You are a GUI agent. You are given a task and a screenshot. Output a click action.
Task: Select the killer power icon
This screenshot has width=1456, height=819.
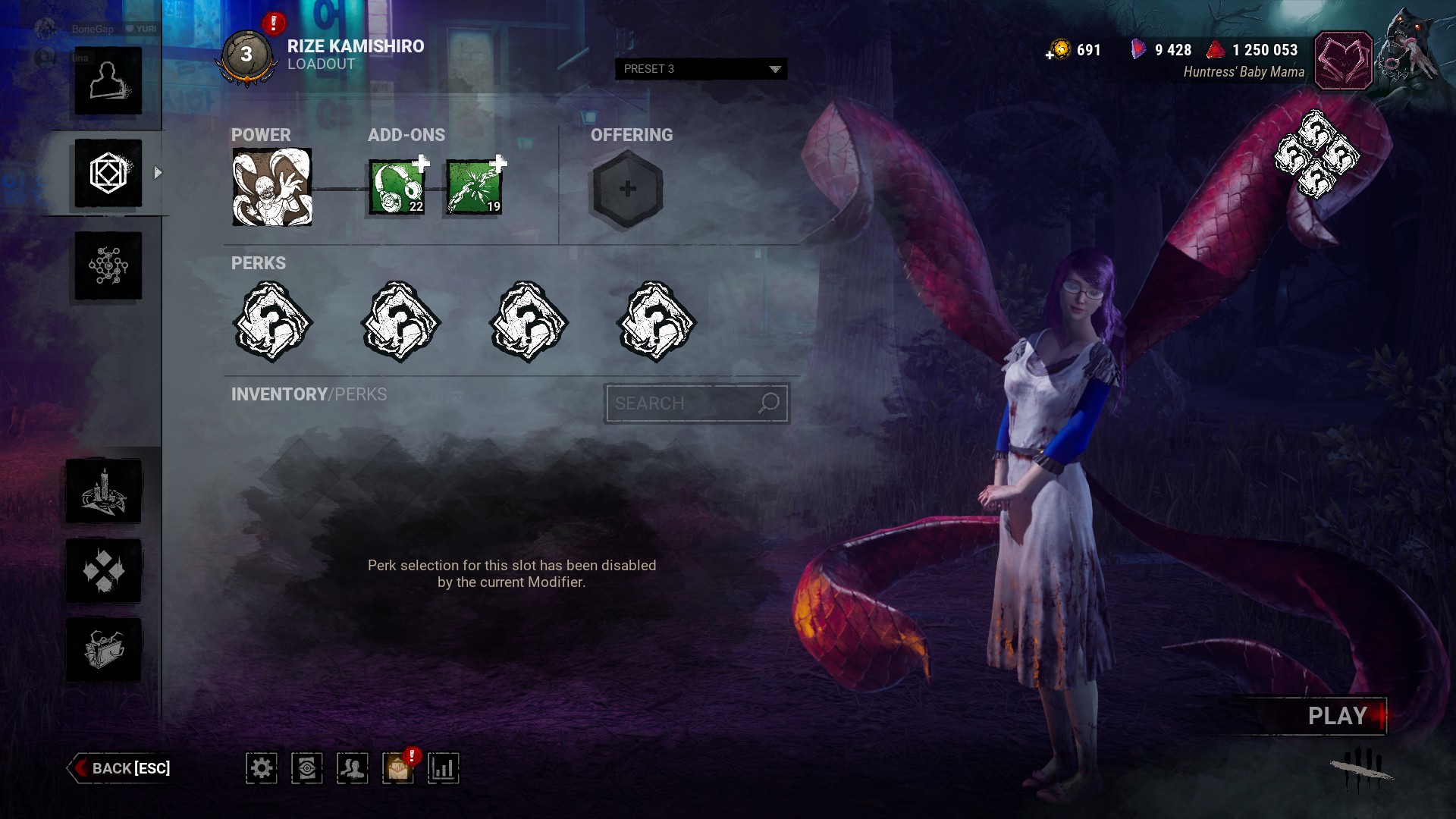coord(271,187)
